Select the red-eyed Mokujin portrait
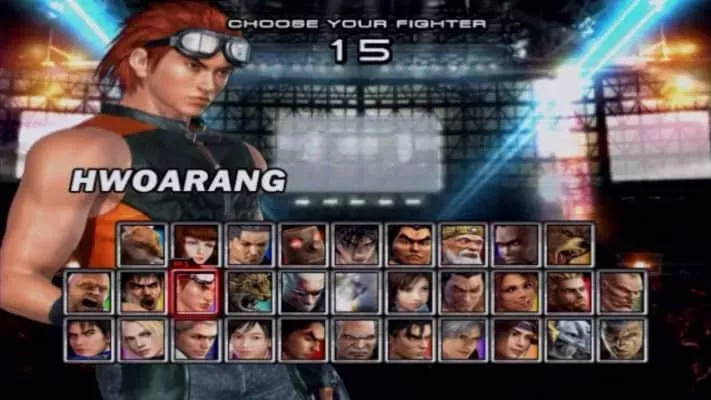Screen dimensions: 711x400 [303, 244]
